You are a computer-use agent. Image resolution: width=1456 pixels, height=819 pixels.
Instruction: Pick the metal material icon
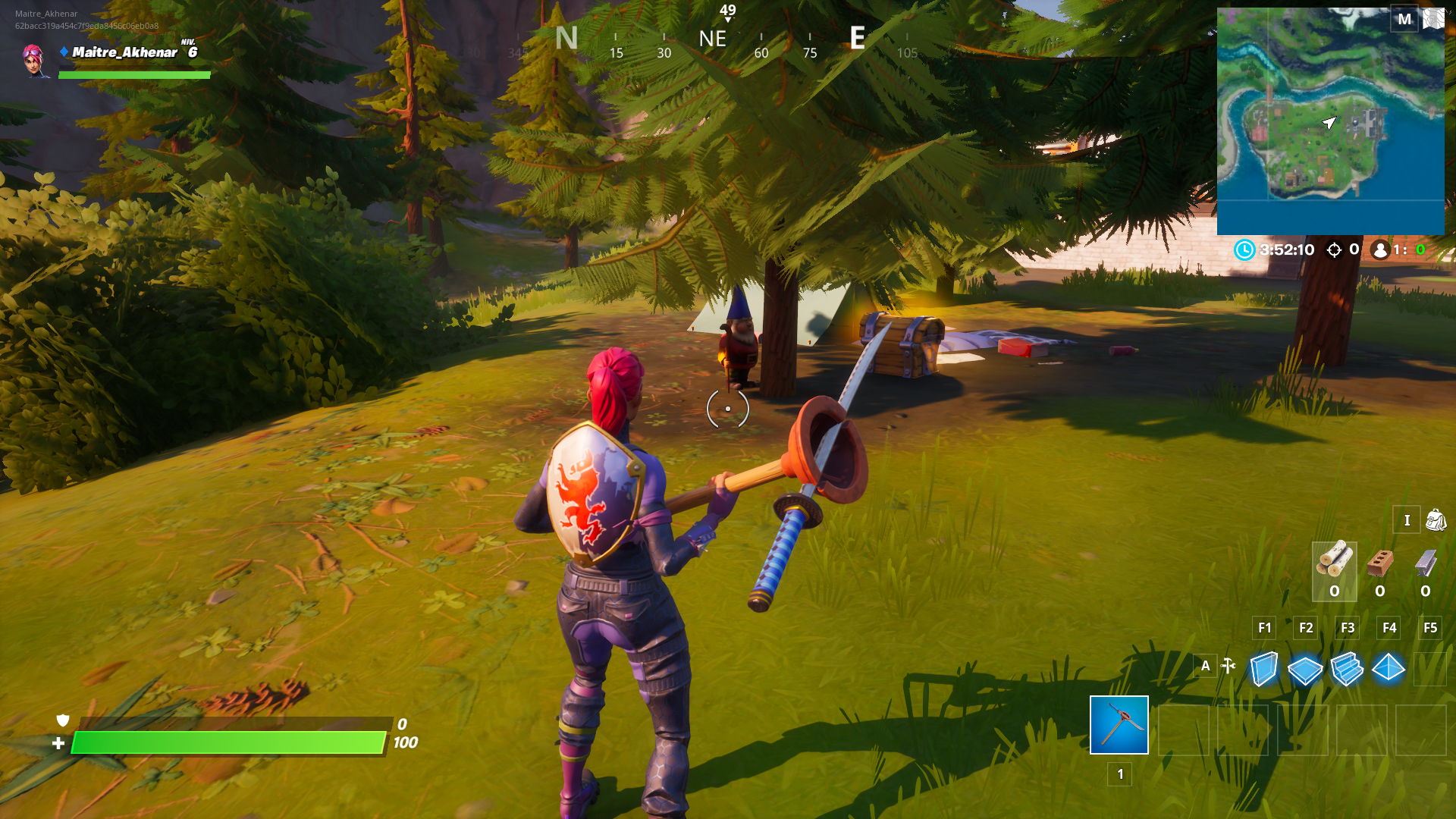pos(1426,563)
